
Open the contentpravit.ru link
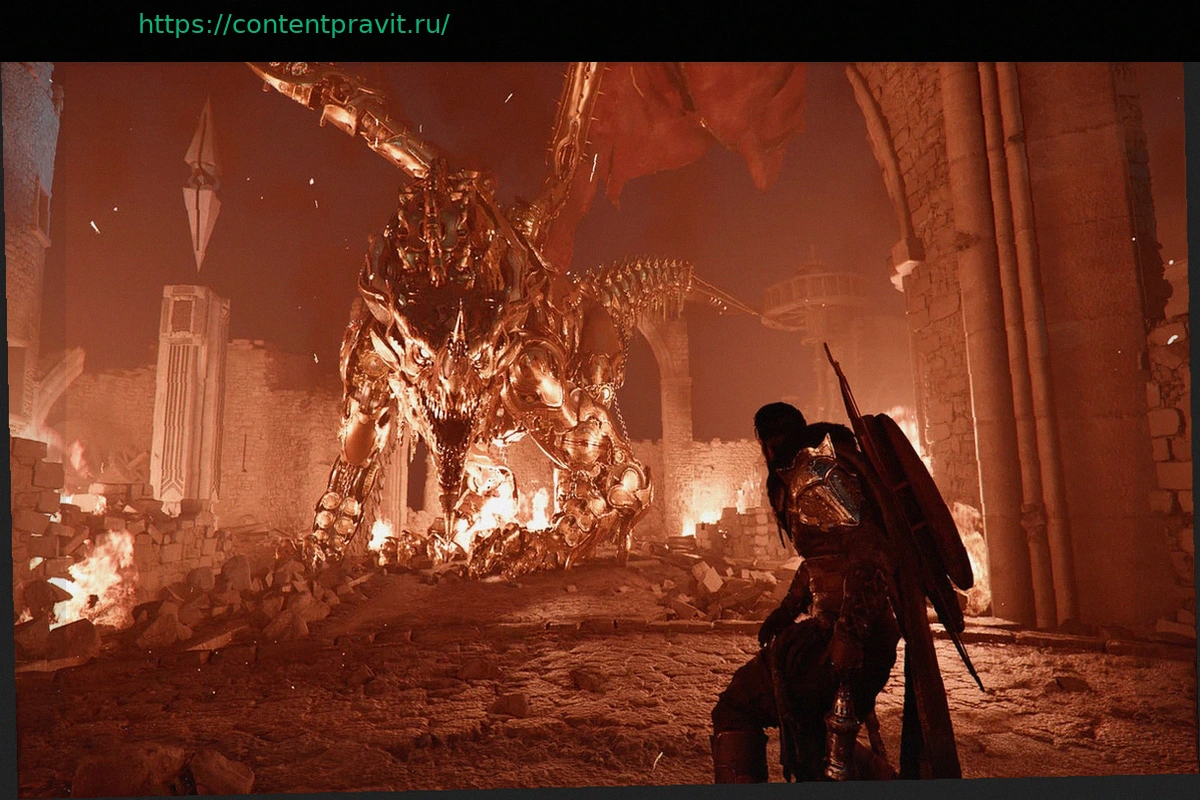coord(293,25)
